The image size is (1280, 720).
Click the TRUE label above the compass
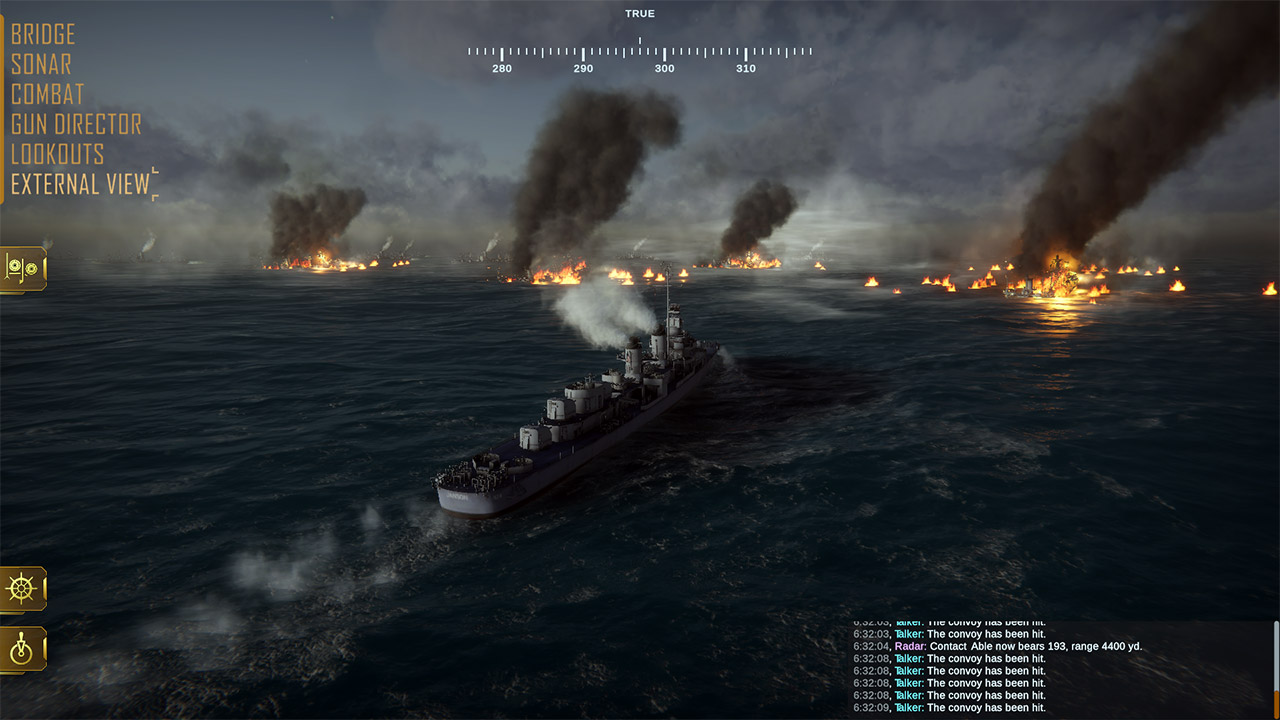click(x=639, y=13)
